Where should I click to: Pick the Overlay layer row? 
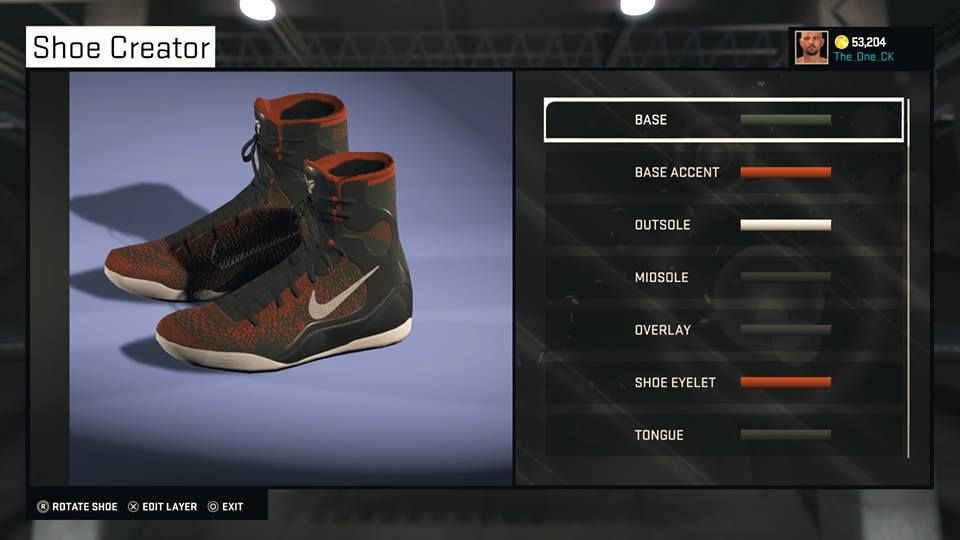tap(723, 330)
